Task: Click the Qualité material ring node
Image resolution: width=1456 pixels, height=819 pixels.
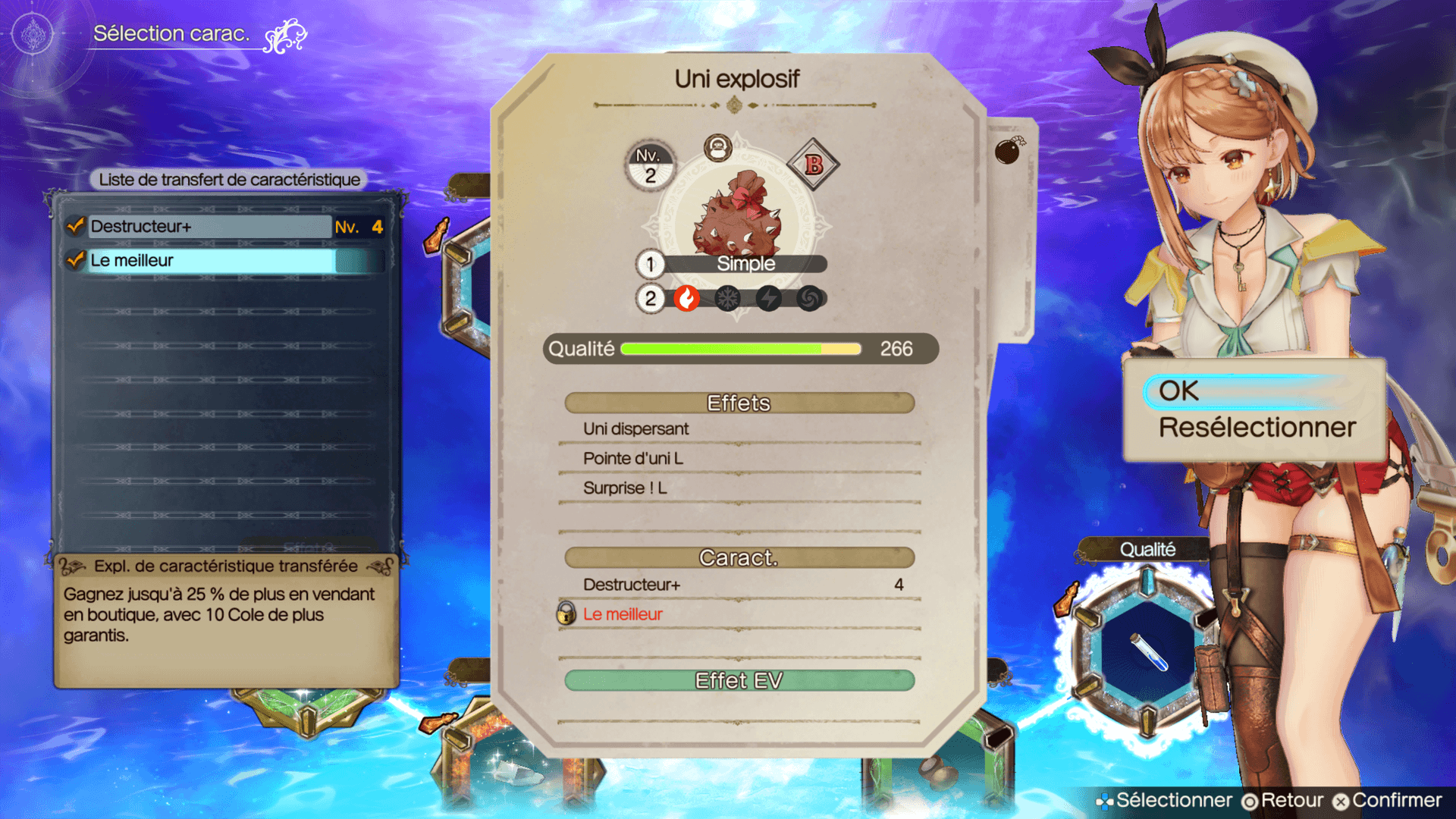Action: (1149, 654)
